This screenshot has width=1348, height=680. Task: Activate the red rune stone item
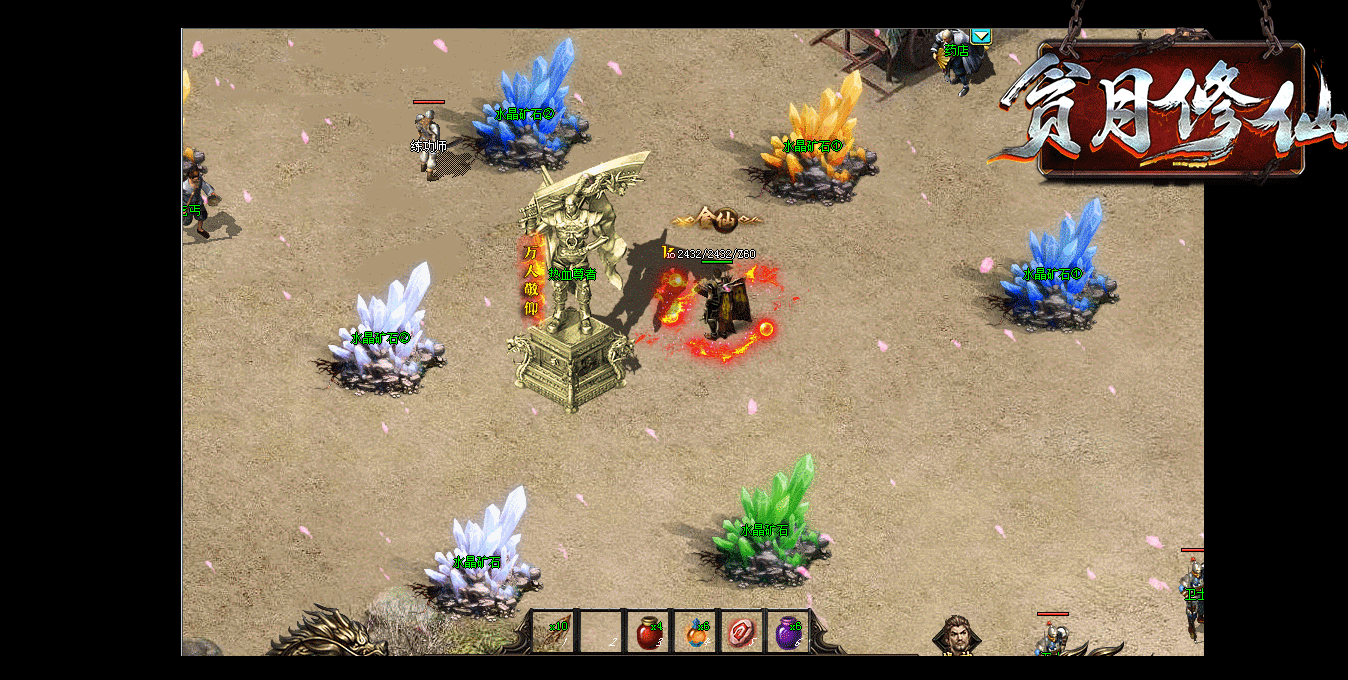[x=742, y=632]
